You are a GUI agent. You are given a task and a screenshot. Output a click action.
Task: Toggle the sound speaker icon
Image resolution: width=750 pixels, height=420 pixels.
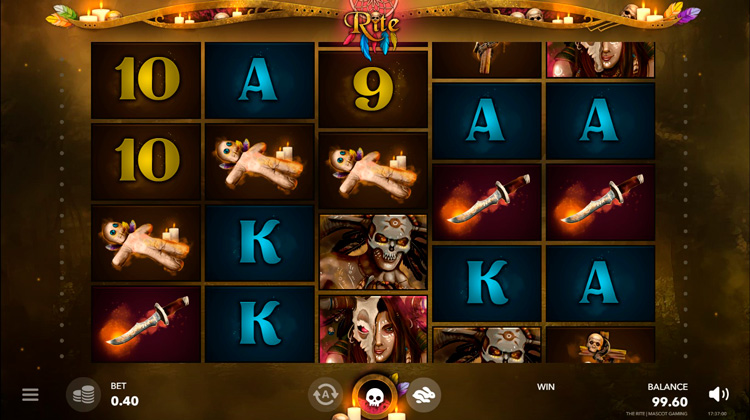pyautogui.click(x=718, y=395)
